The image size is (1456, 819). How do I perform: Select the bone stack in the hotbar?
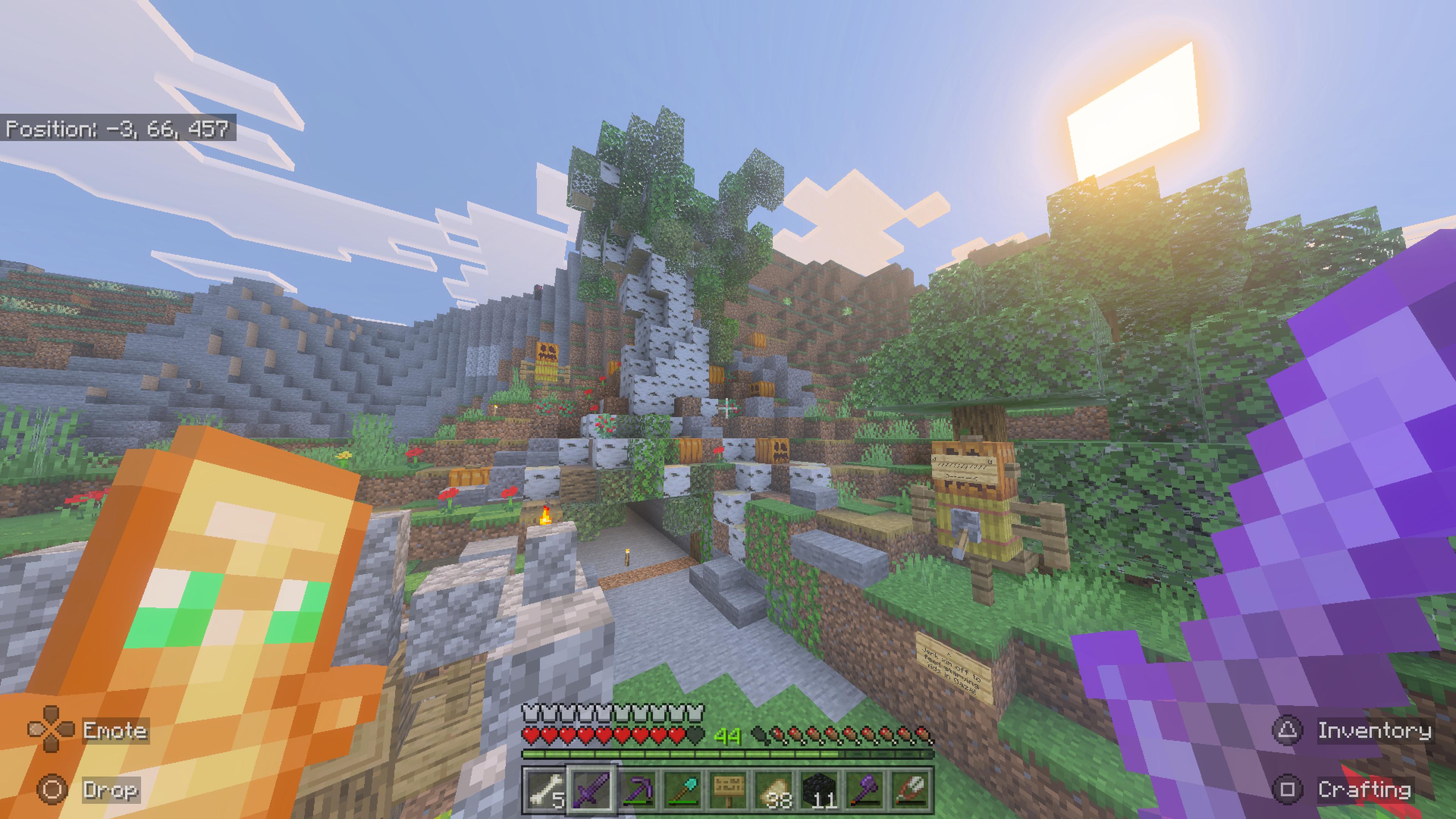point(544,789)
